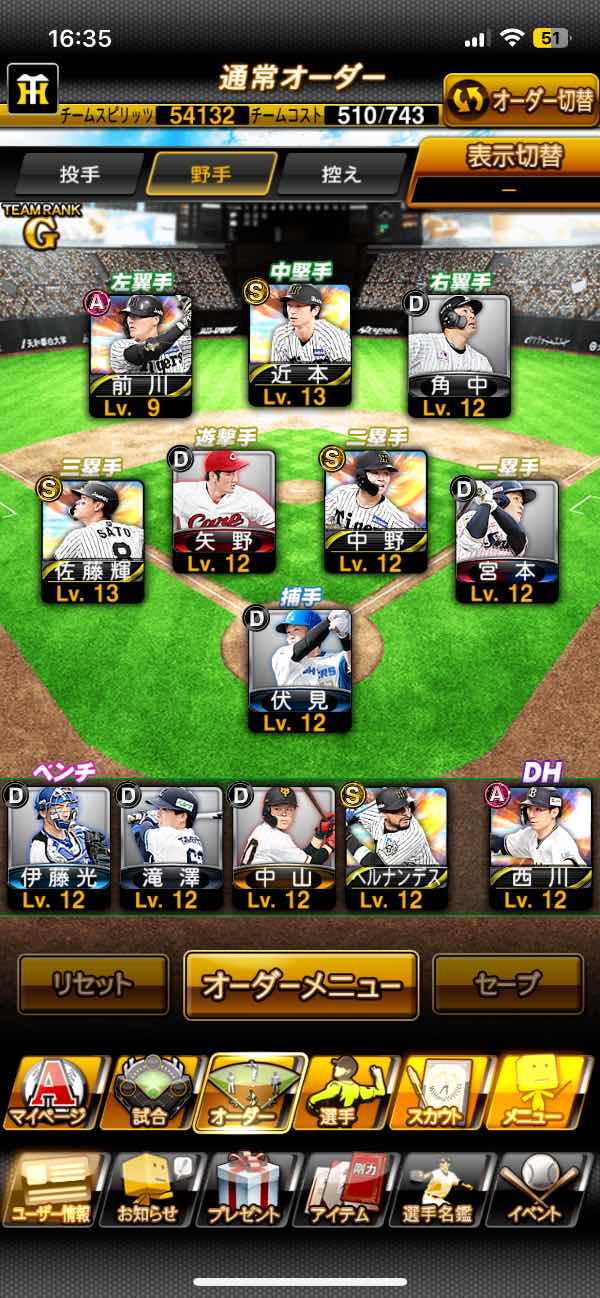Choose shortstop 矢野 card
The image size is (600, 1298).
coord(223,511)
